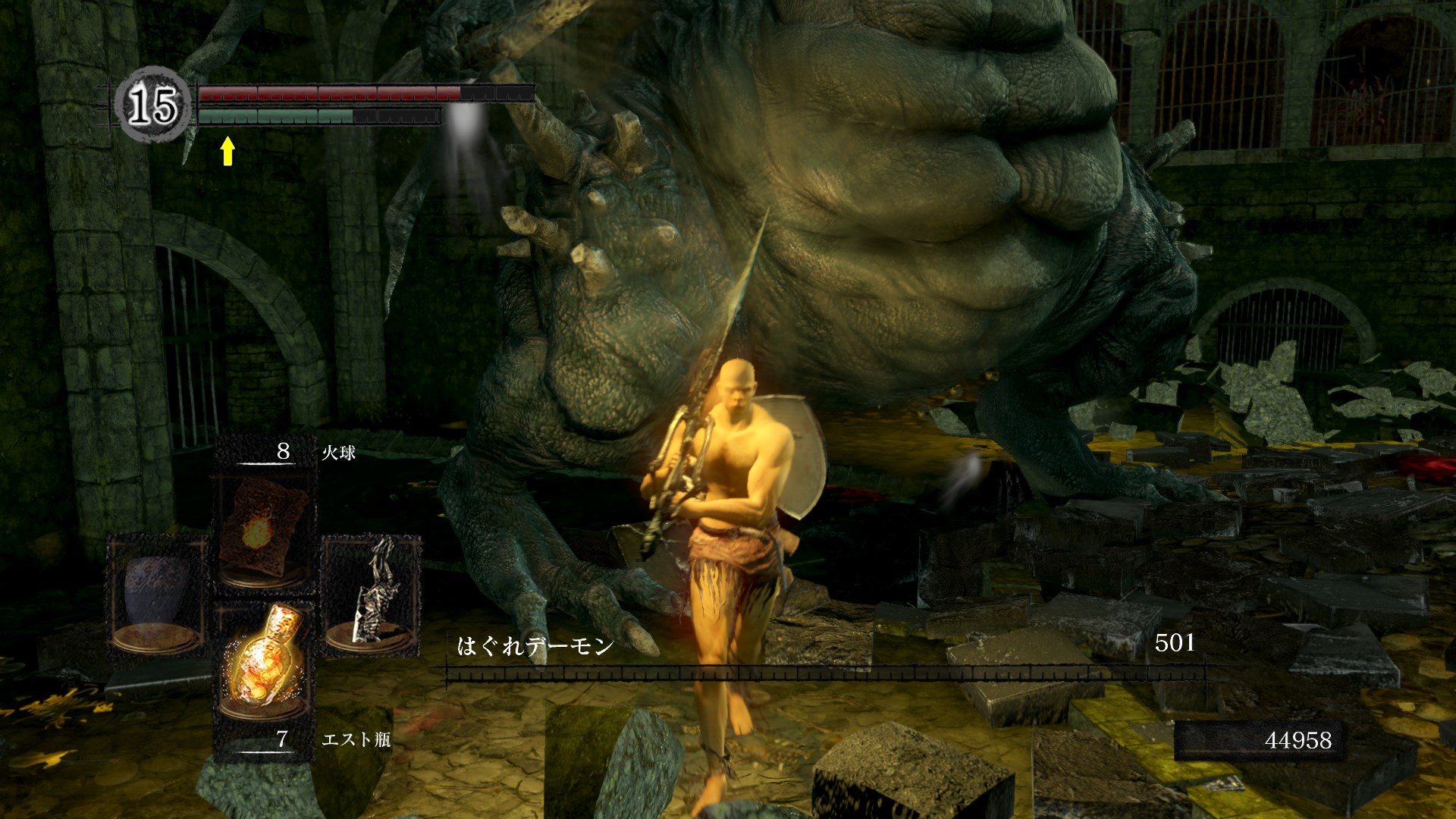Select the right-hand weapon equipment slot
The height and width of the screenshot is (819, 1456).
372,595
